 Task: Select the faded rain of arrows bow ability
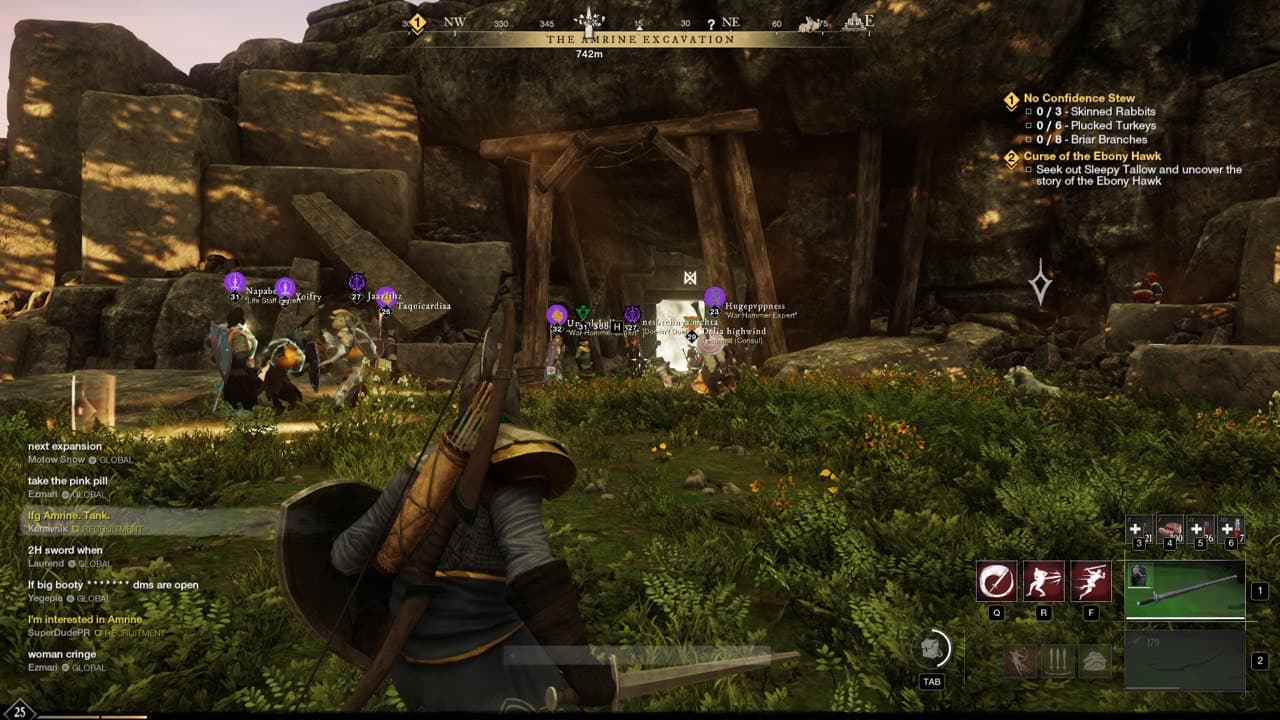[x=1057, y=661]
